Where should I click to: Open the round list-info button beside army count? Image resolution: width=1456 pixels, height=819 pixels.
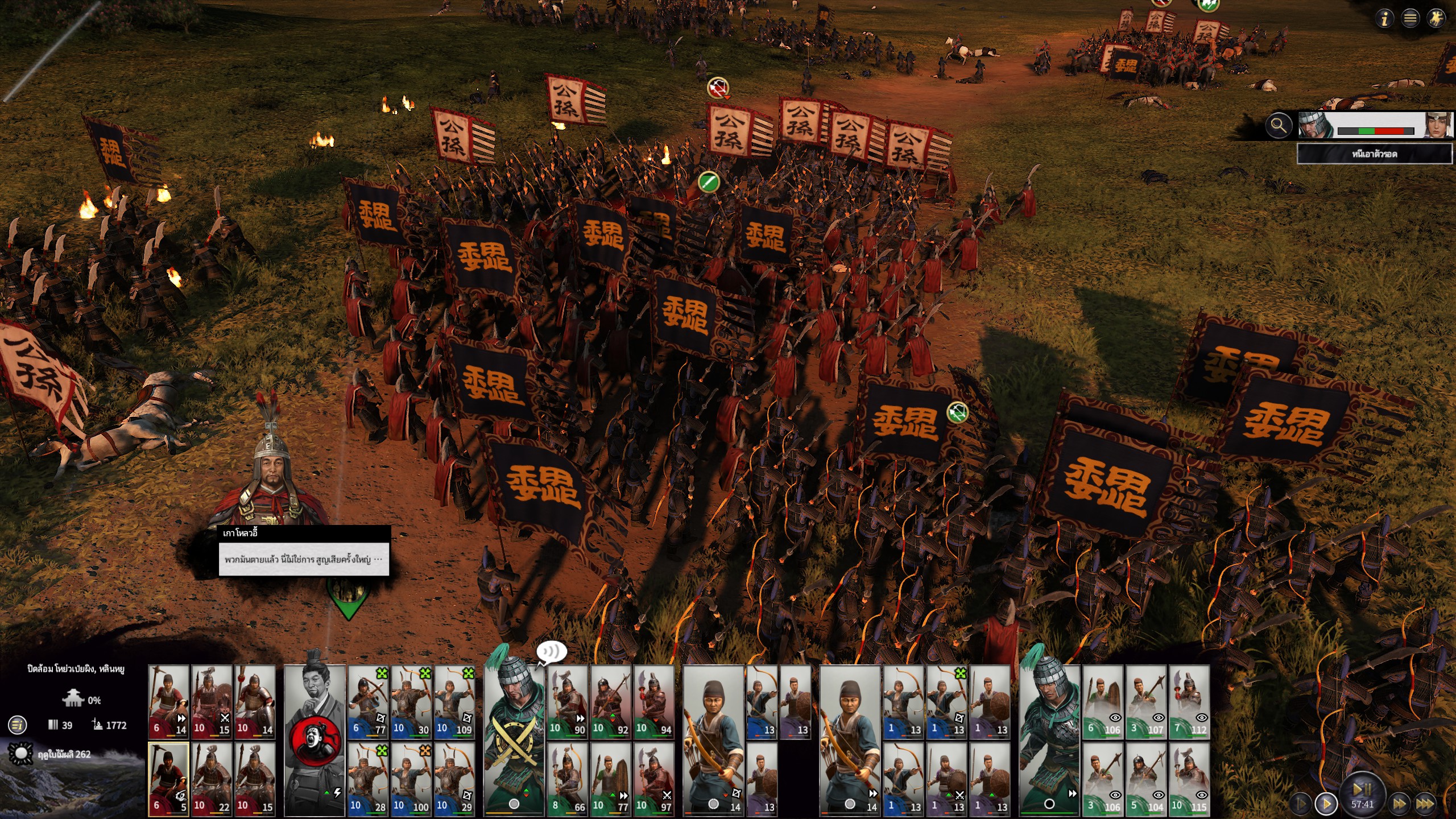tap(18, 725)
